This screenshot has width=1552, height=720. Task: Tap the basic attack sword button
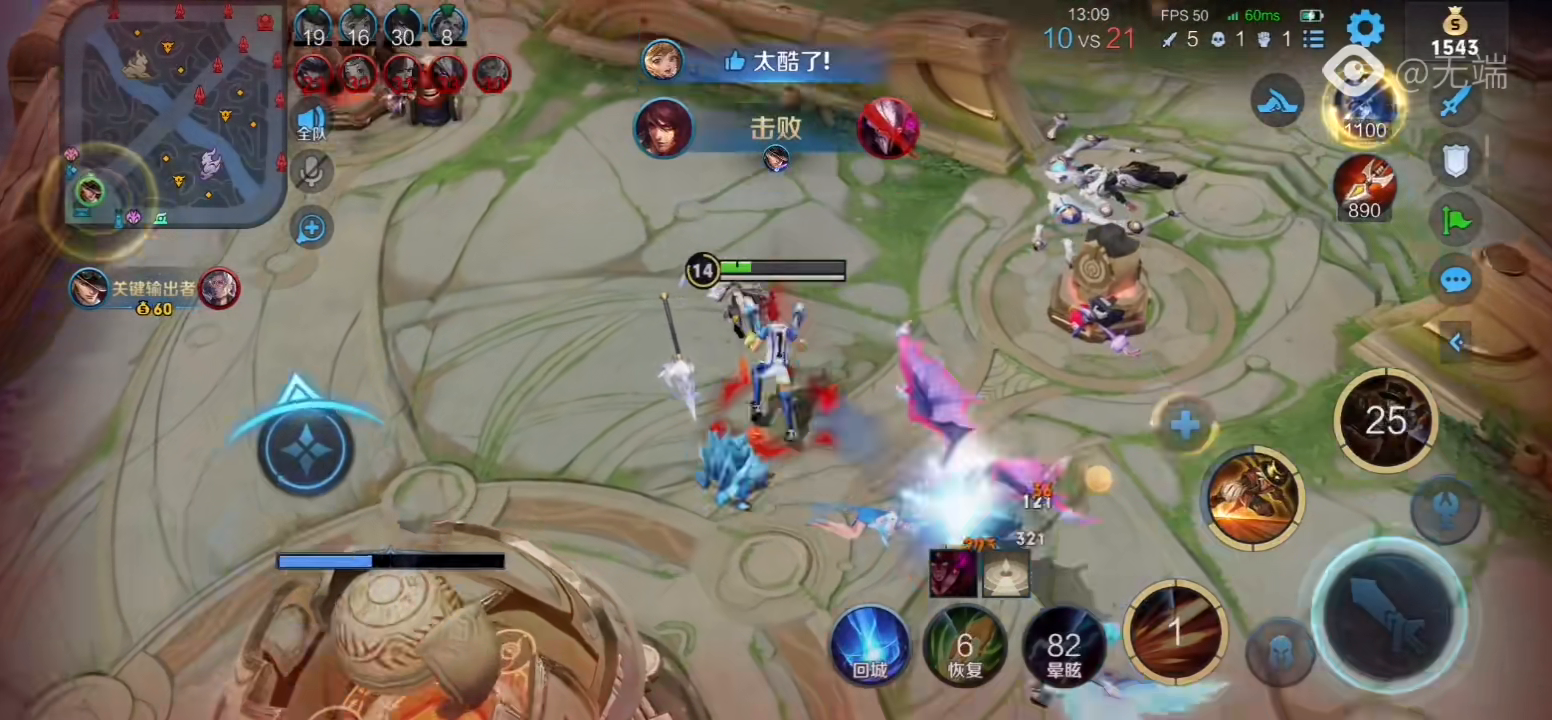pyautogui.click(x=1388, y=613)
